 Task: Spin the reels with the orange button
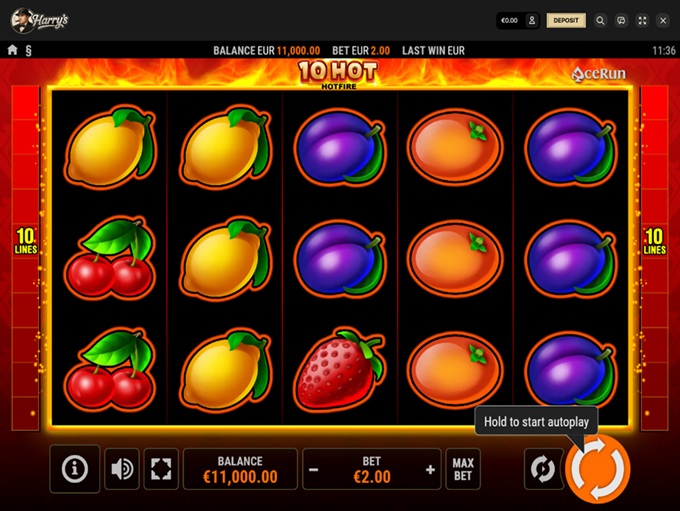598,468
